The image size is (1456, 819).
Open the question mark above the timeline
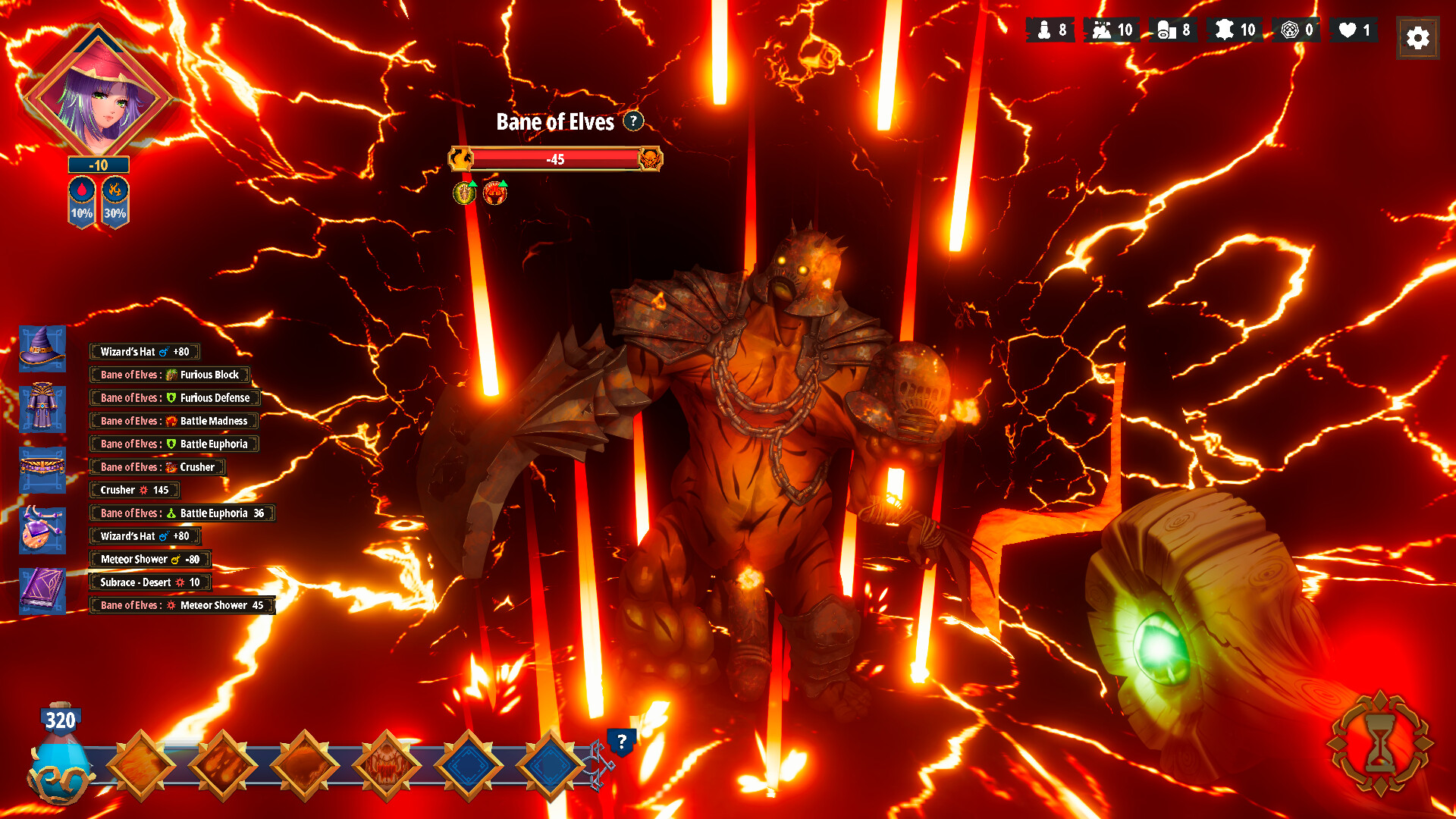click(622, 742)
